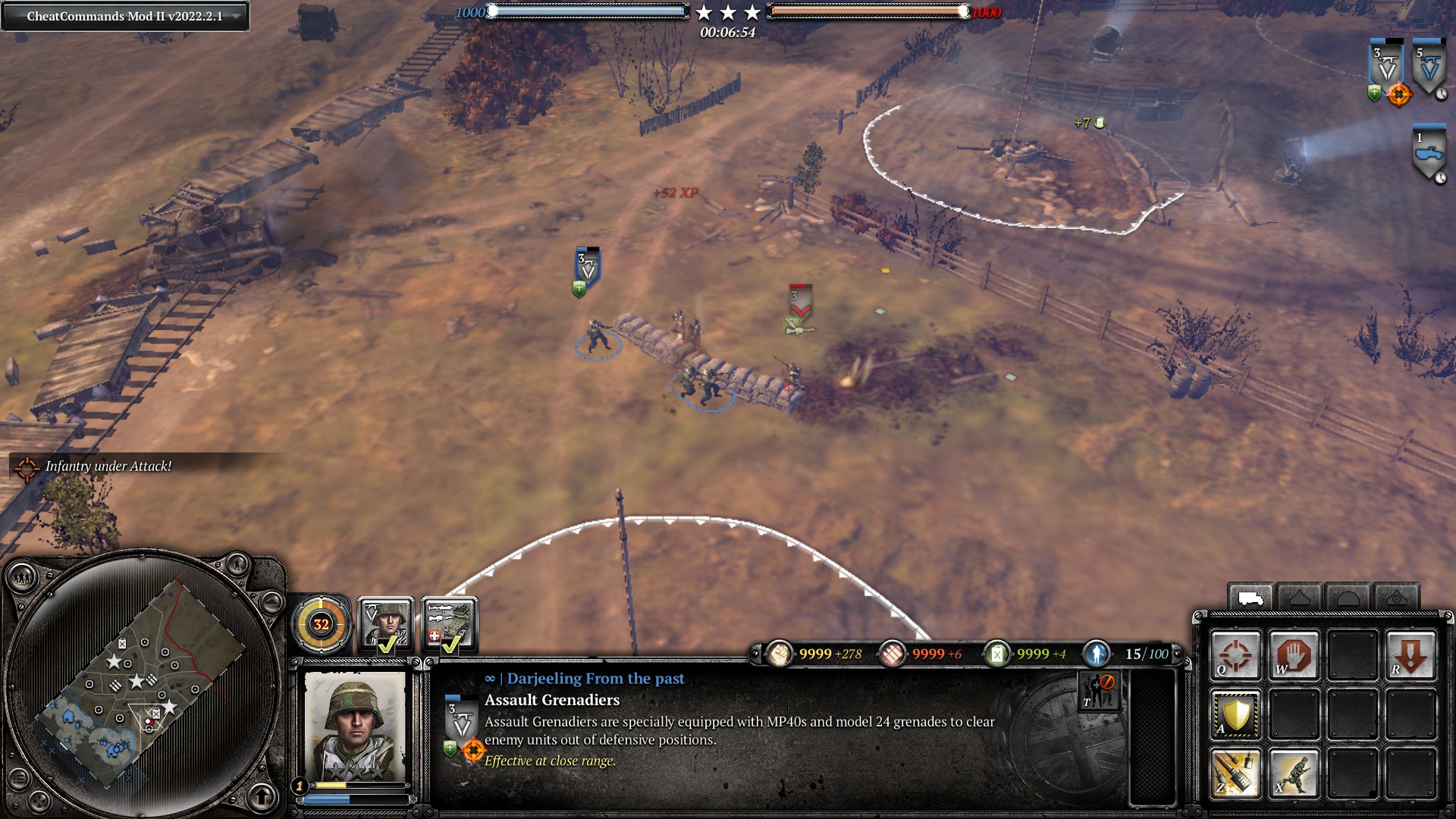Open the commander points dial showing 32
The image size is (1456, 819).
(322, 624)
